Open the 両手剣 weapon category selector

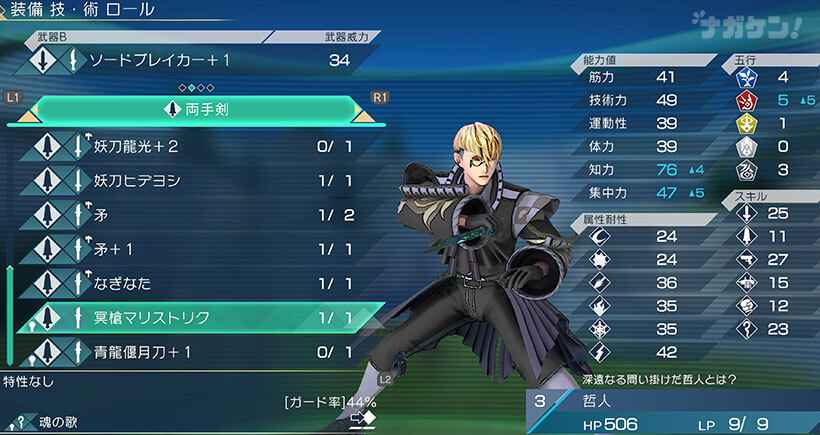coord(195,108)
